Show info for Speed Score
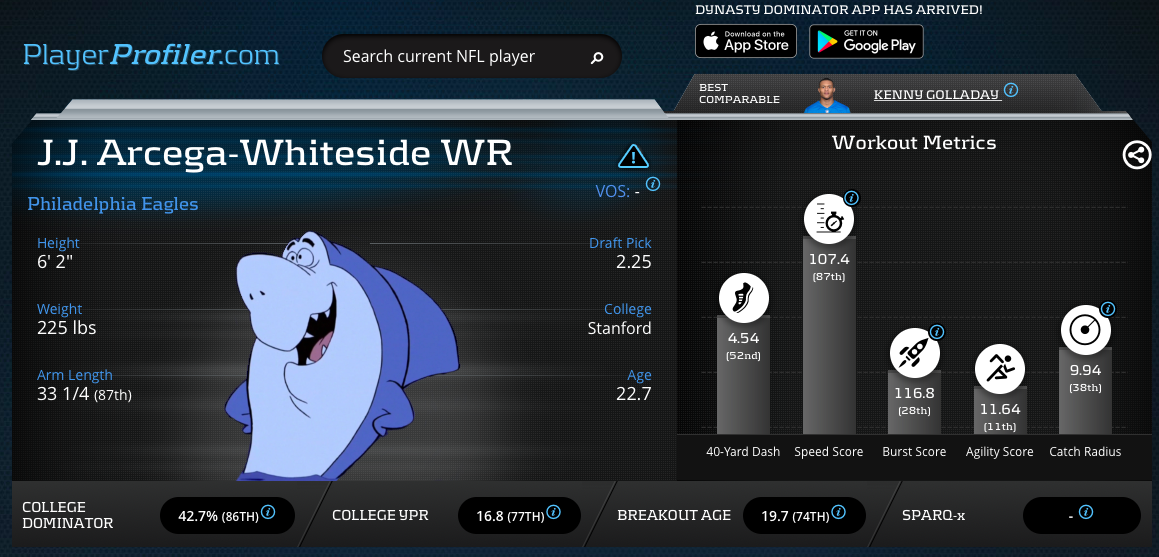Image resolution: width=1159 pixels, height=557 pixels. coord(852,198)
